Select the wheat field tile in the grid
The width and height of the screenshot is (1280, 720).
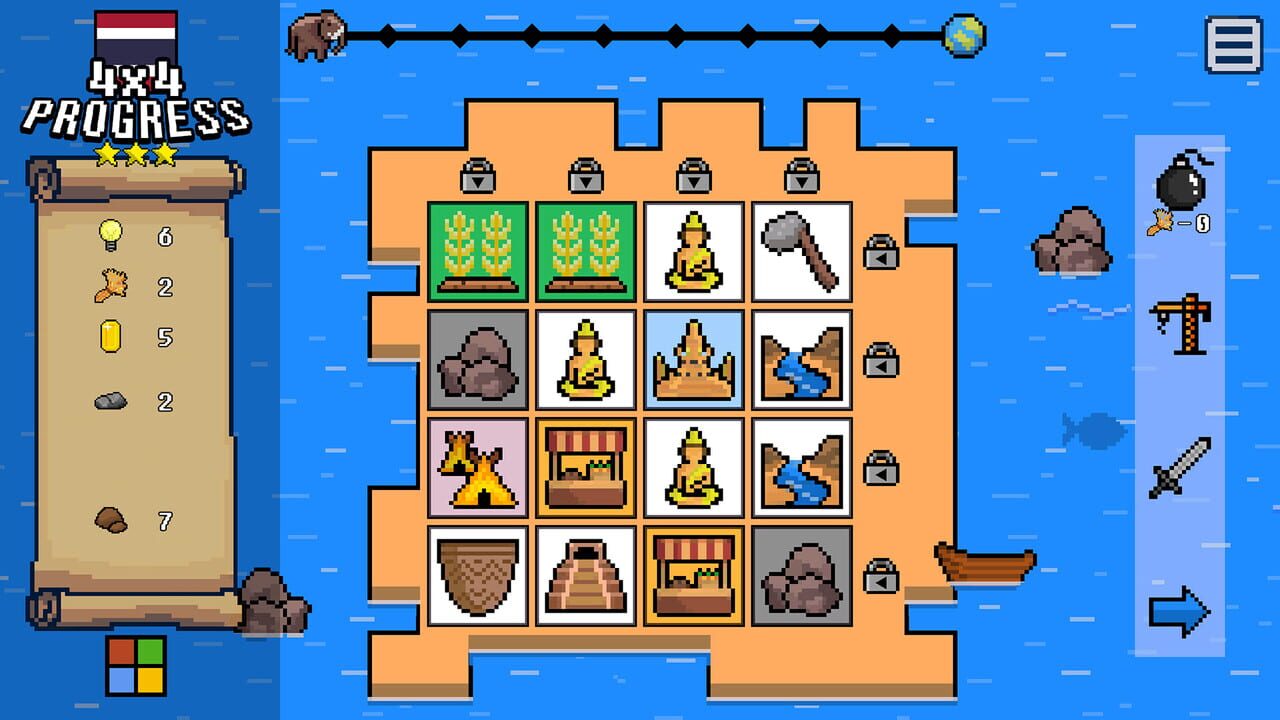(x=476, y=250)
